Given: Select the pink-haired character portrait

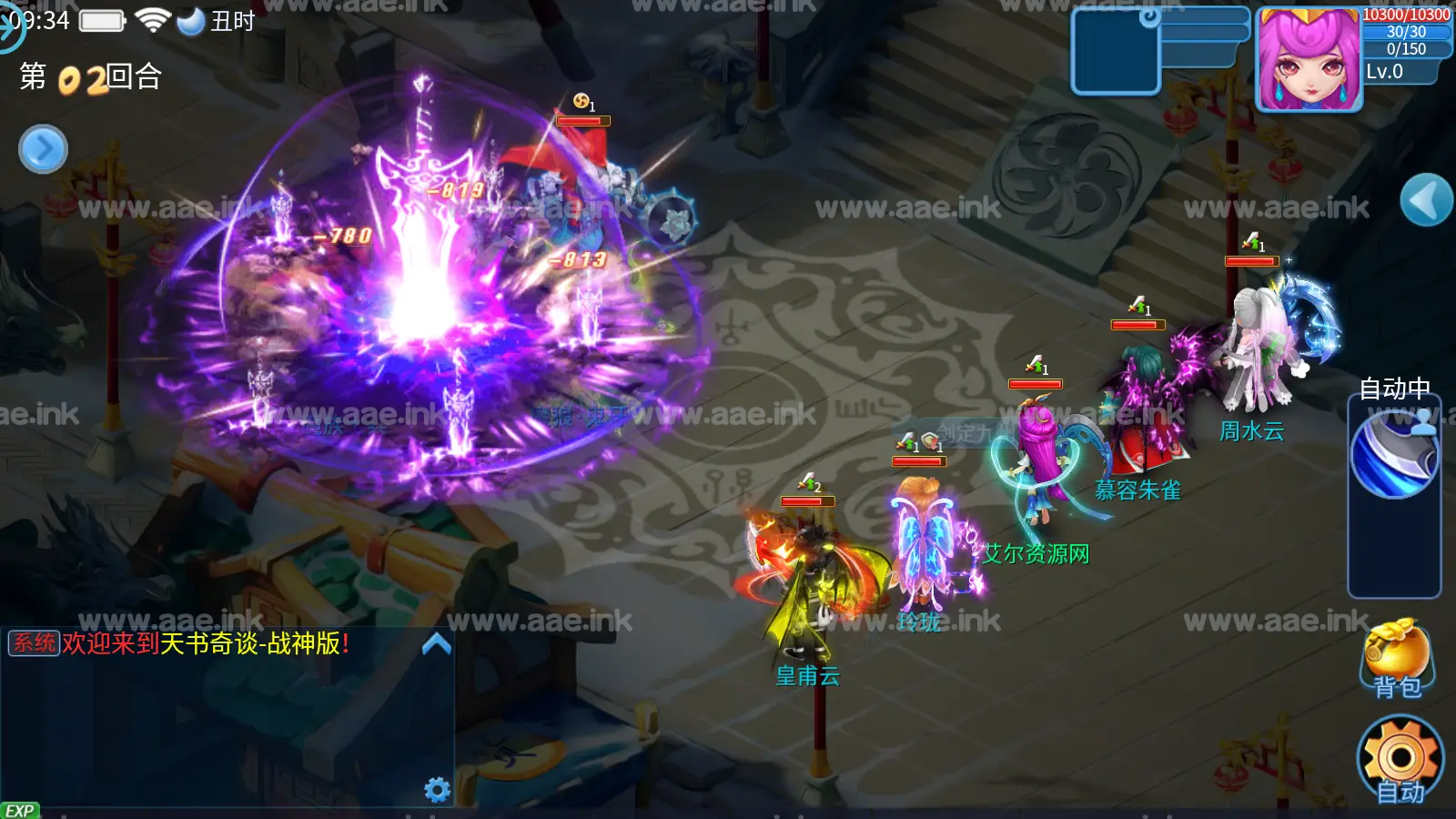Looking at the screenshot, I should coord(1309,60).
